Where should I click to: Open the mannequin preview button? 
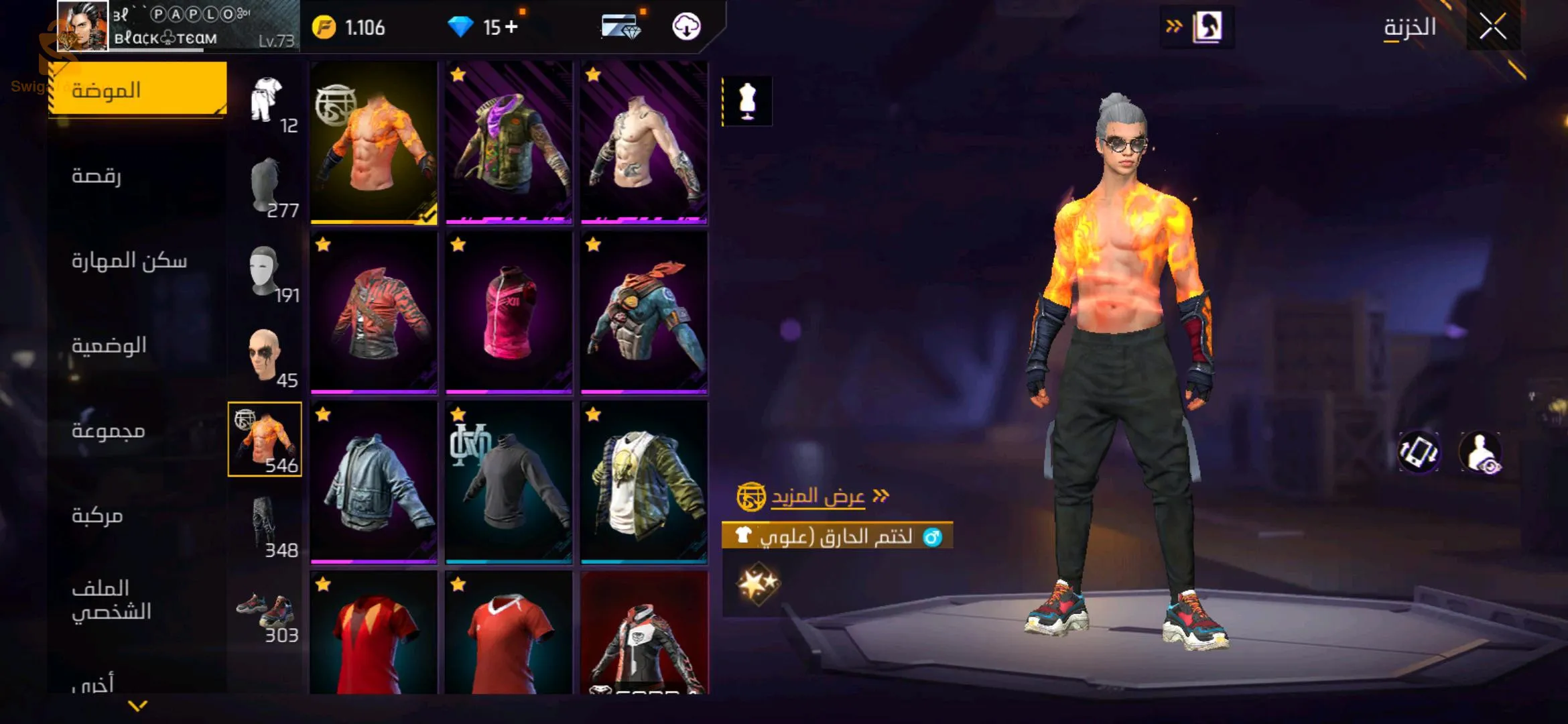pos(747,101)
